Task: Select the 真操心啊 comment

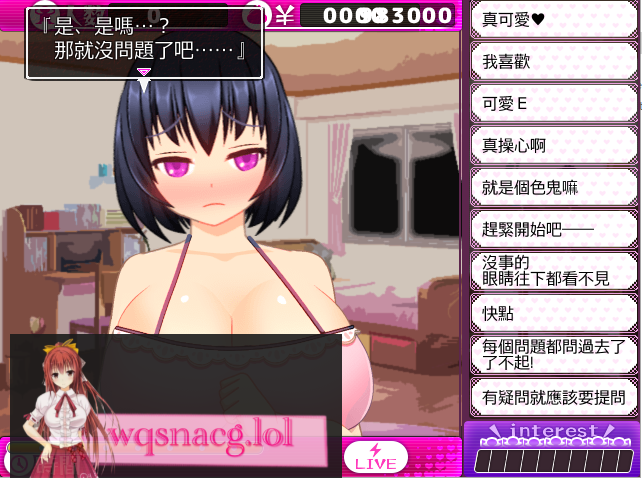Action: click(x=553, y=145)
